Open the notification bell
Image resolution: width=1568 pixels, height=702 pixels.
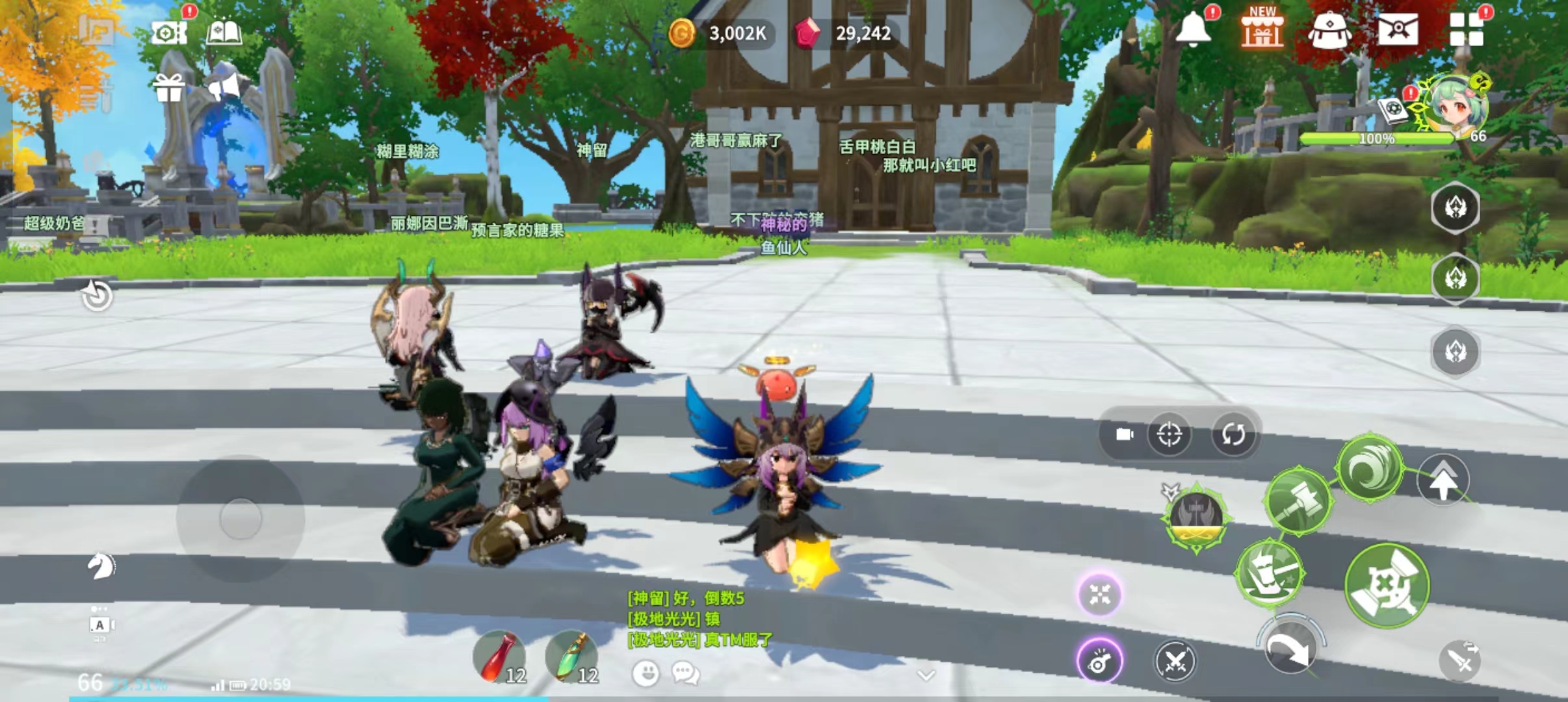1193,29
